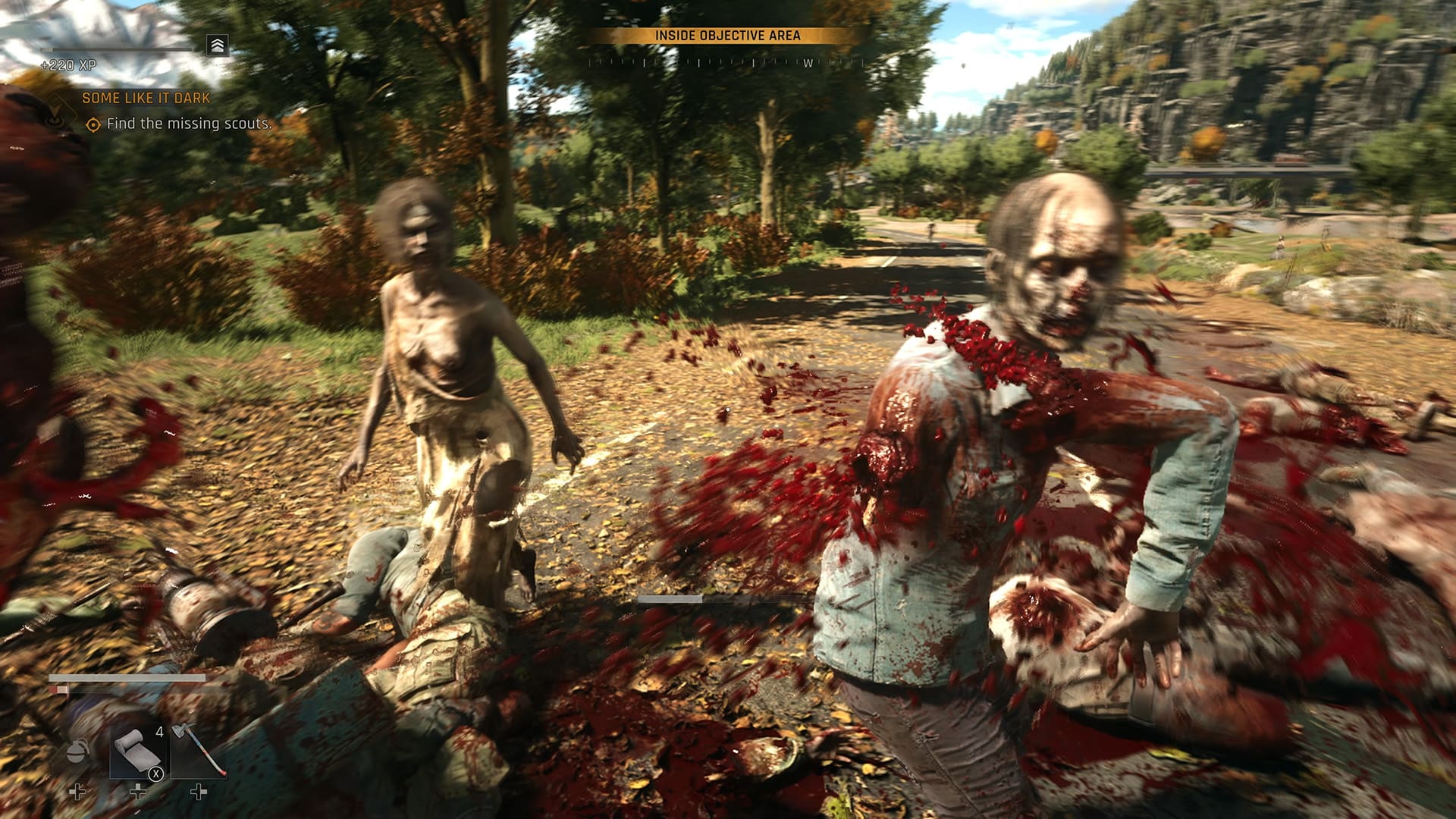Screen dimensions: 1456x819
Task: Click the +220 XP notification
Action: tap(68, 65)
